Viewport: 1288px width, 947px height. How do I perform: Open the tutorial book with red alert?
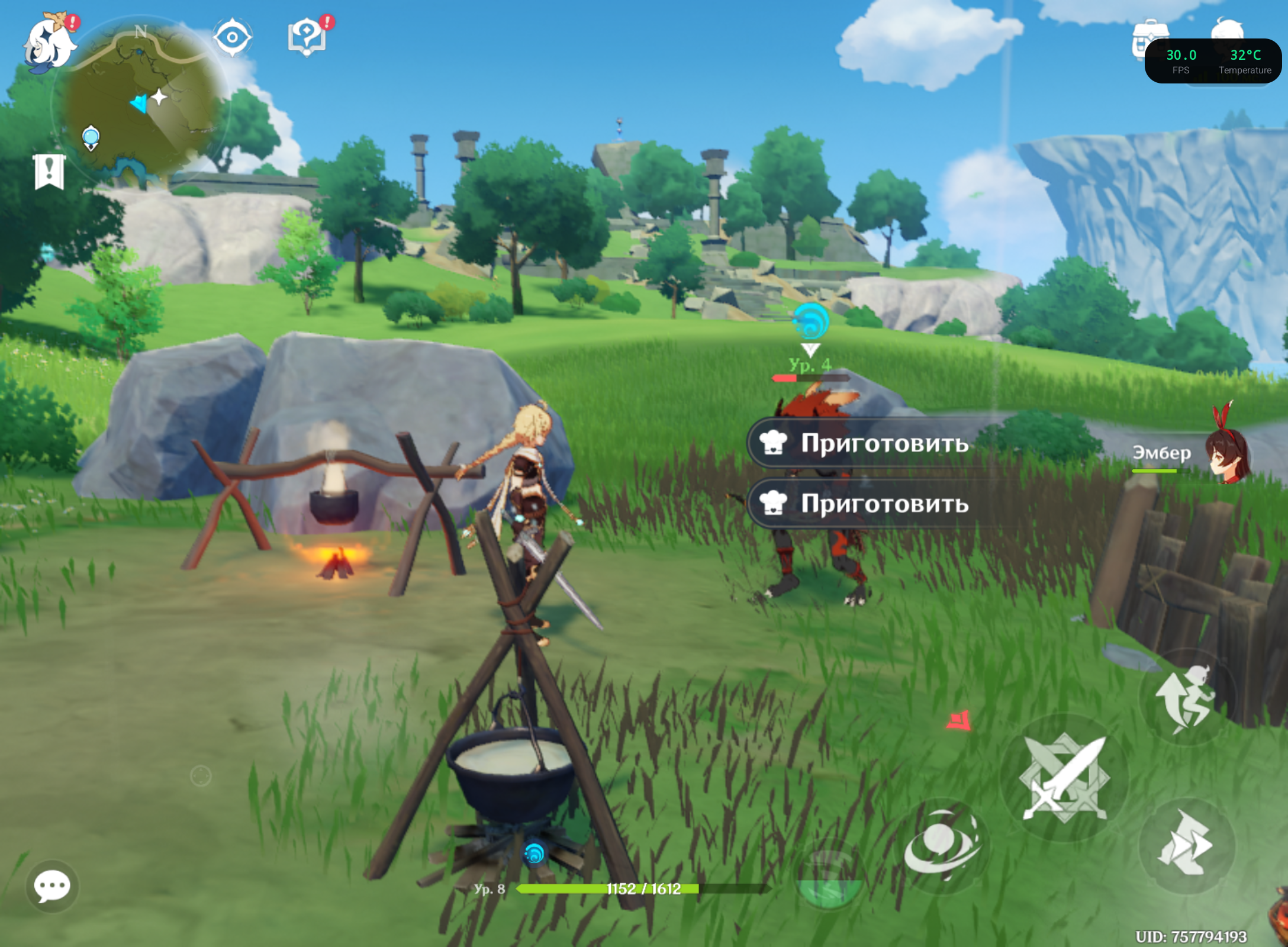307,37
